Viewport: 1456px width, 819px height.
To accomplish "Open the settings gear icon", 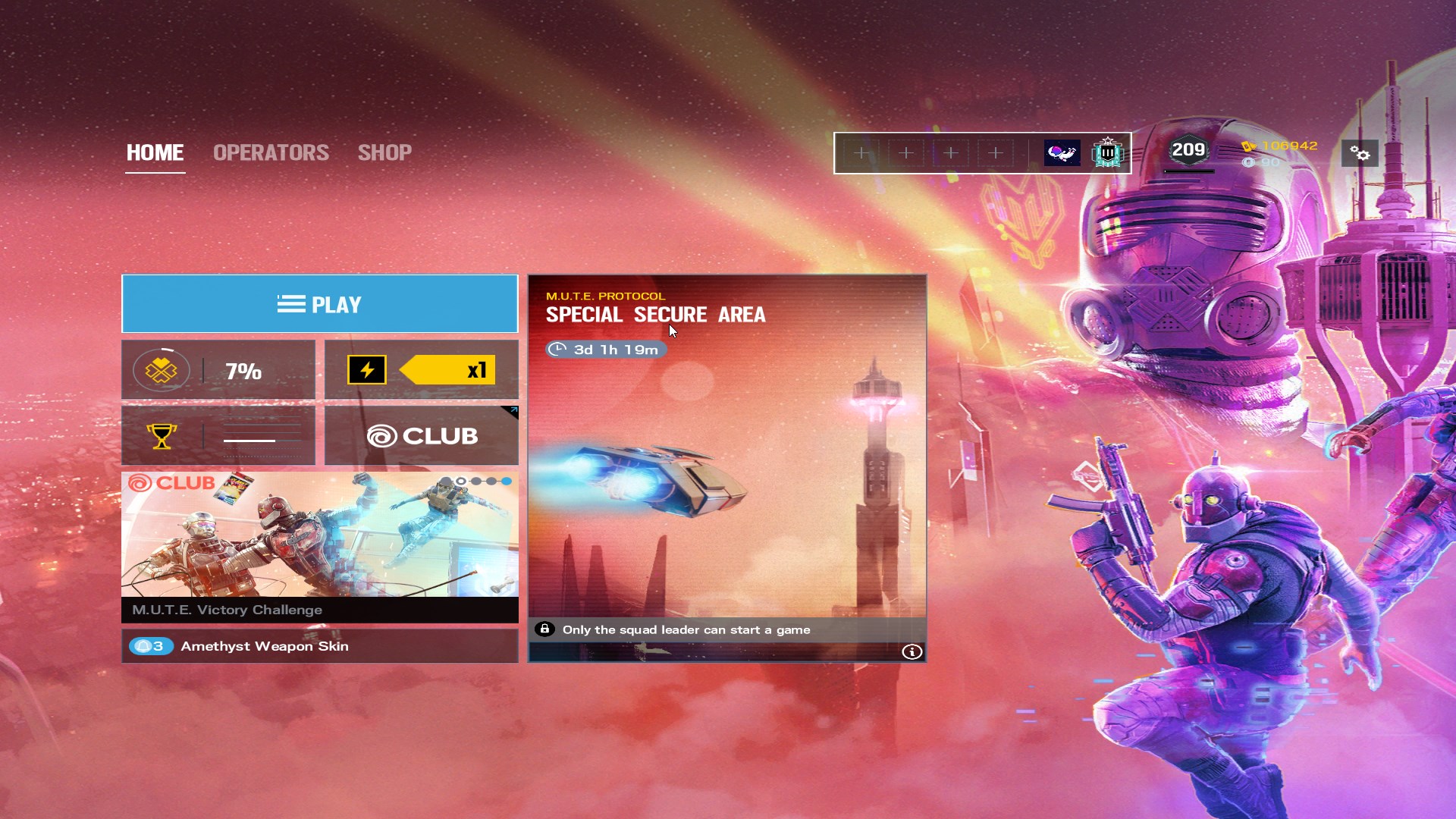I will (x=1360, y=154).
